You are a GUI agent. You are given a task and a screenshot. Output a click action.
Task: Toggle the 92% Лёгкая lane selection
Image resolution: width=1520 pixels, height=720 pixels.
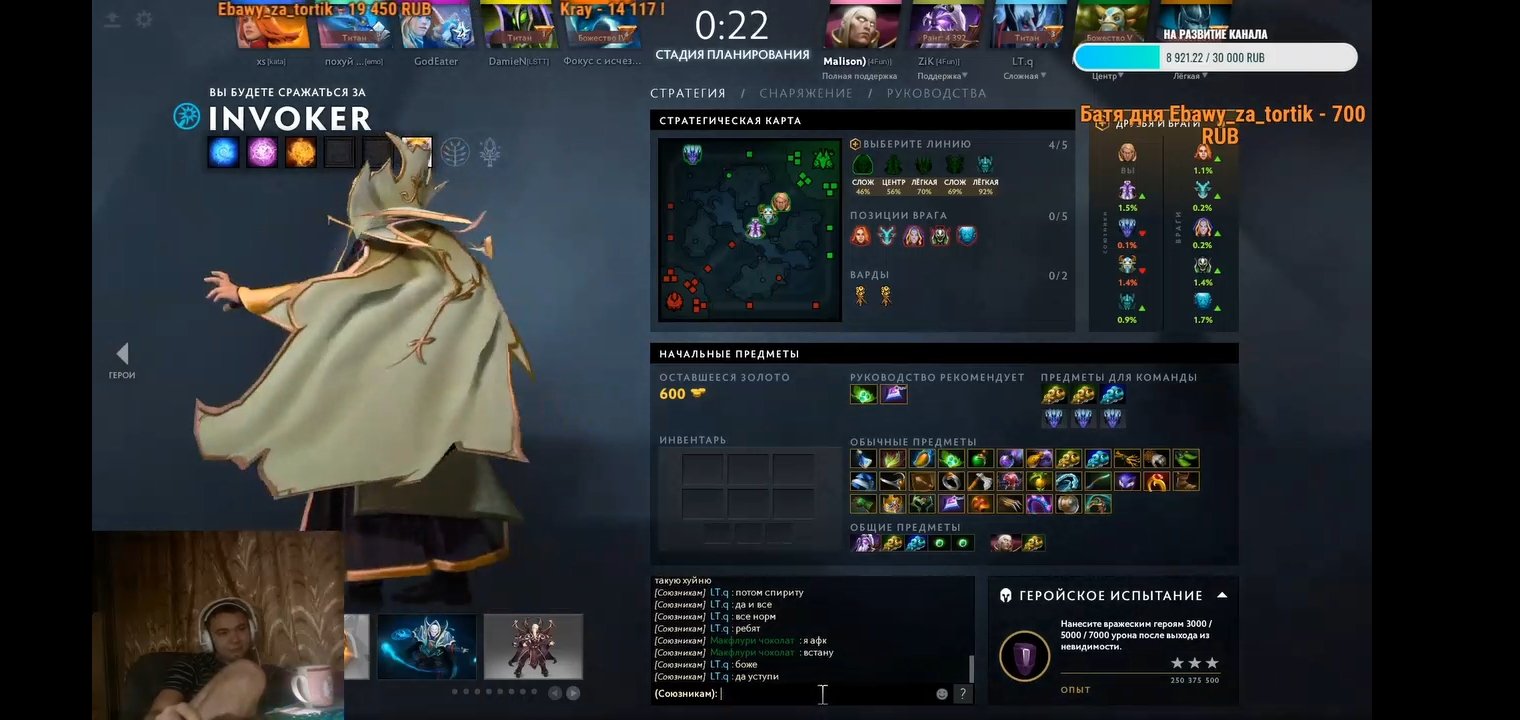click(985, 166)
